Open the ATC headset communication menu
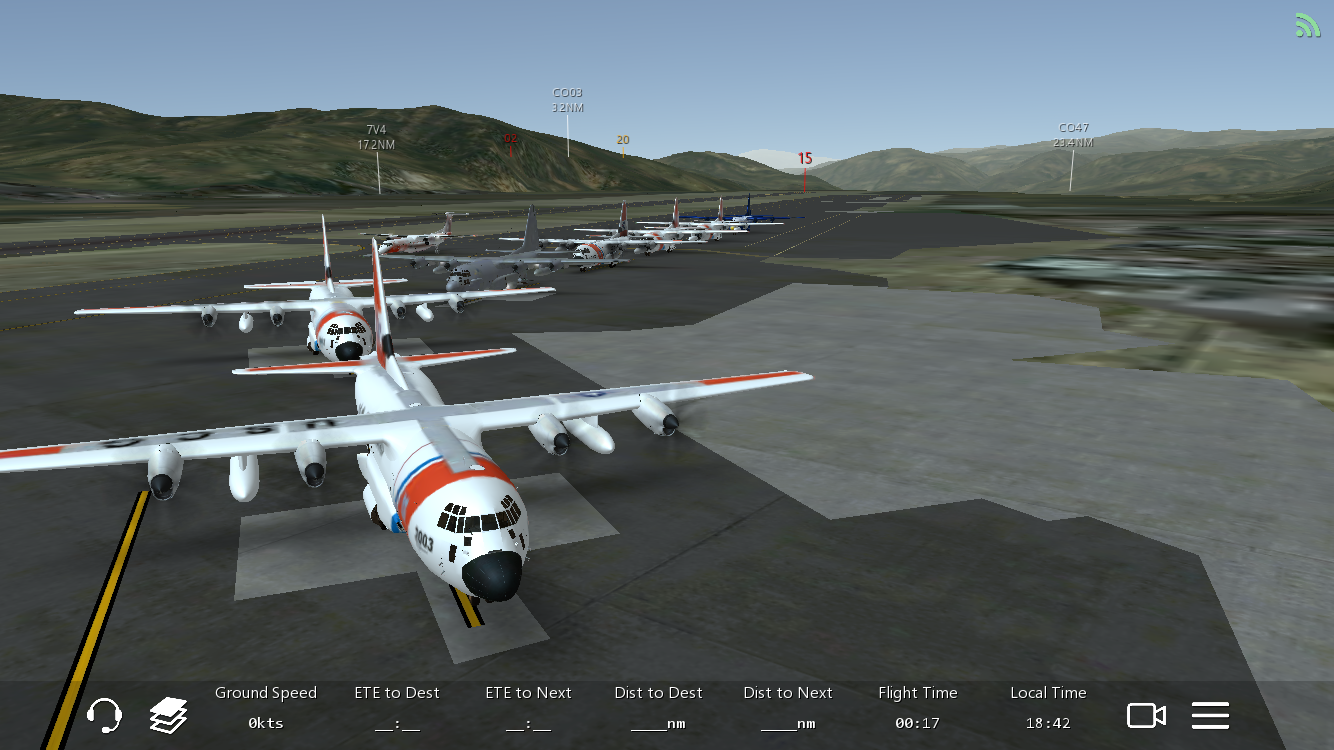This screenshot has height=750, width=1334. pyautogui.click(x=104, y=715)
